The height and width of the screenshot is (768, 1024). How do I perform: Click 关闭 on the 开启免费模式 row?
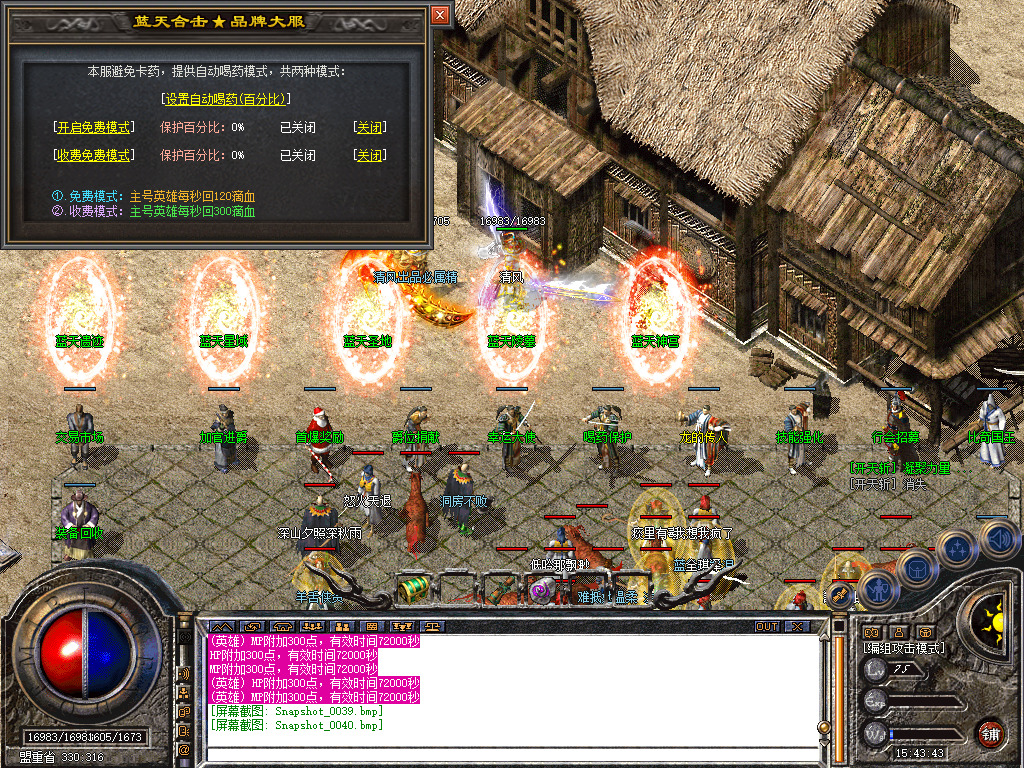(x=369, y=127)
